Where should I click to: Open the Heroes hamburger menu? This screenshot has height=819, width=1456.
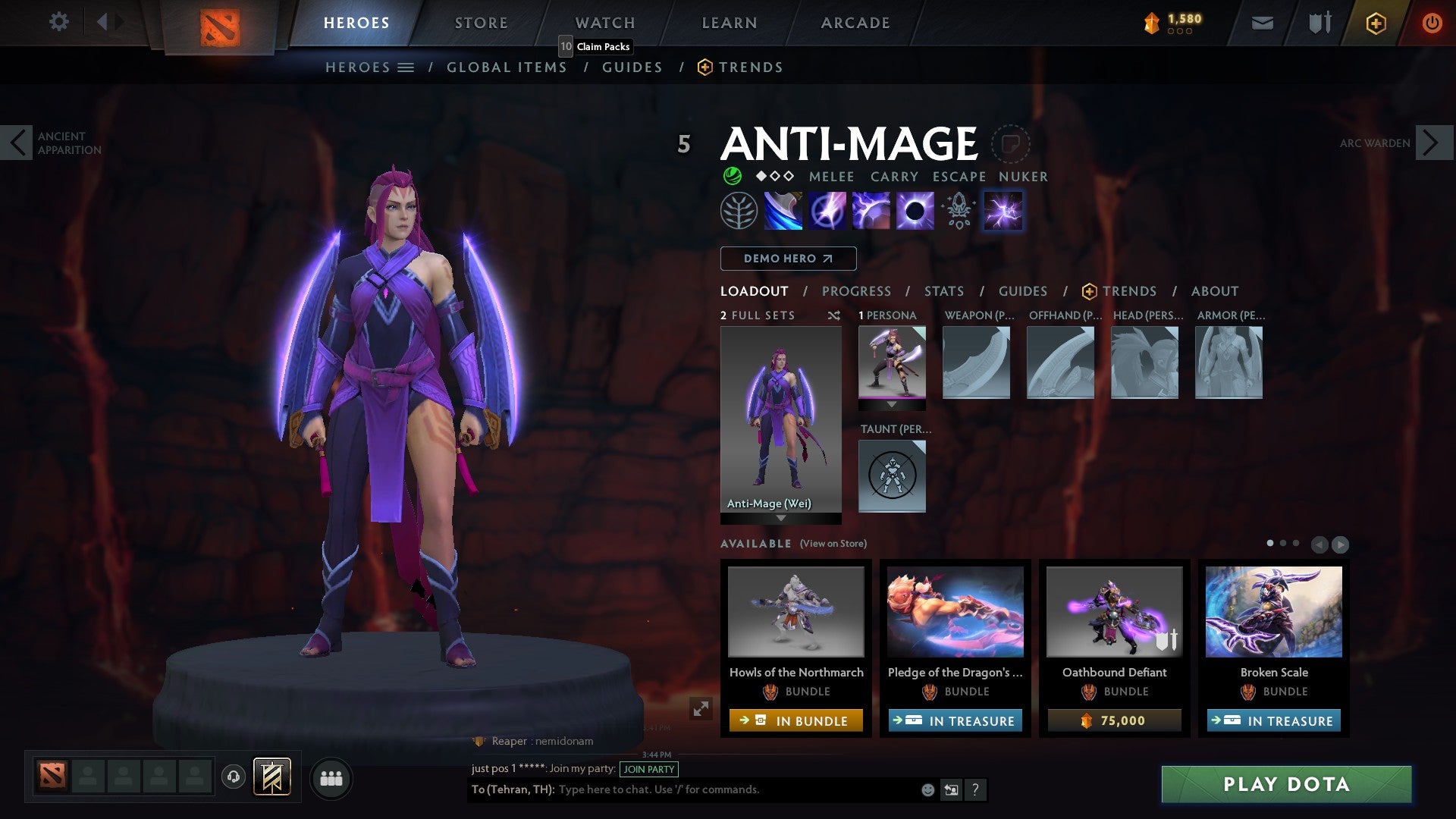tap(407, 67)
